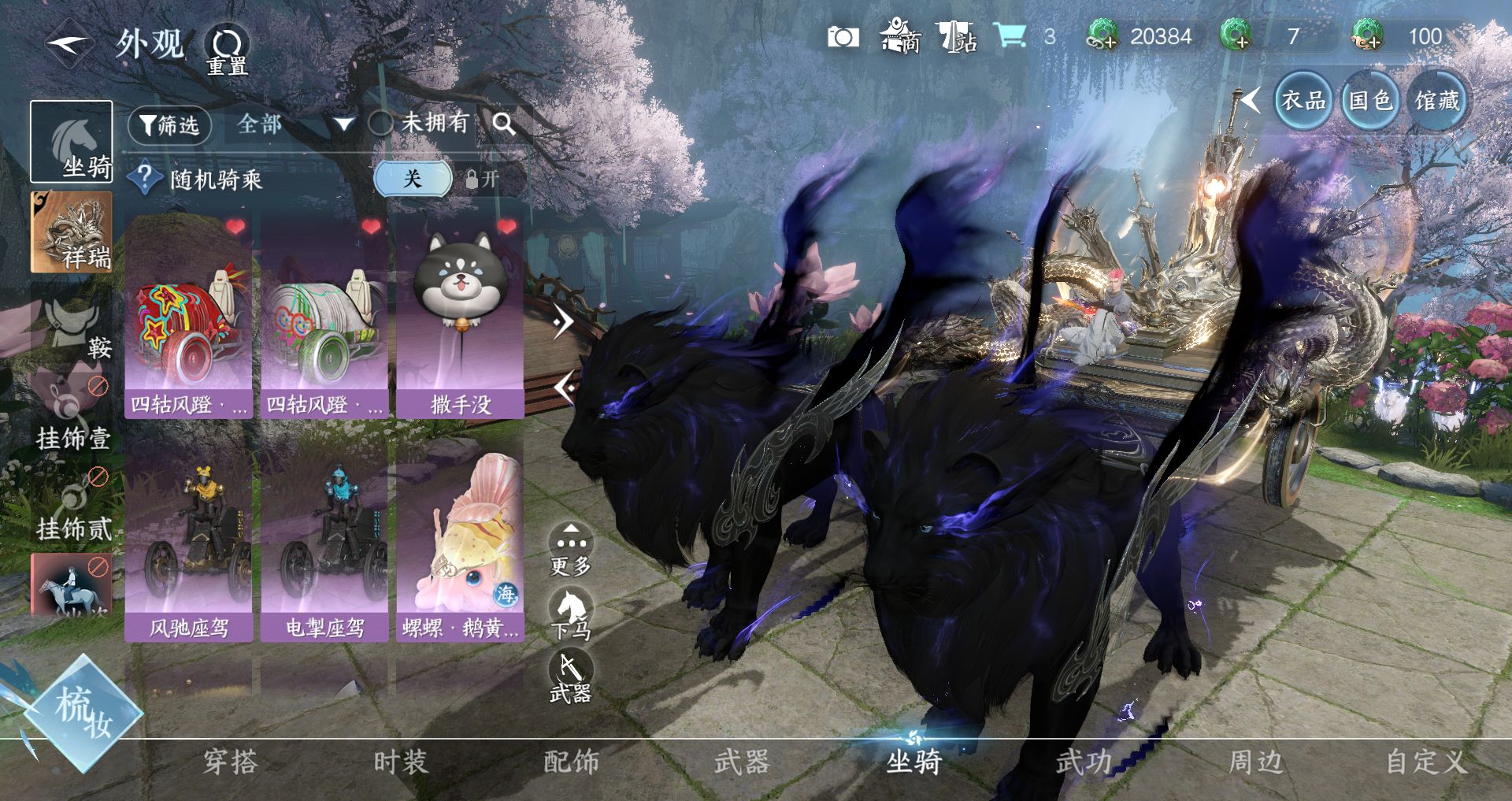Select the 撒手没 husky balloon mount
The width and height of the screenshot is (1512, 801).
point(460,317)
